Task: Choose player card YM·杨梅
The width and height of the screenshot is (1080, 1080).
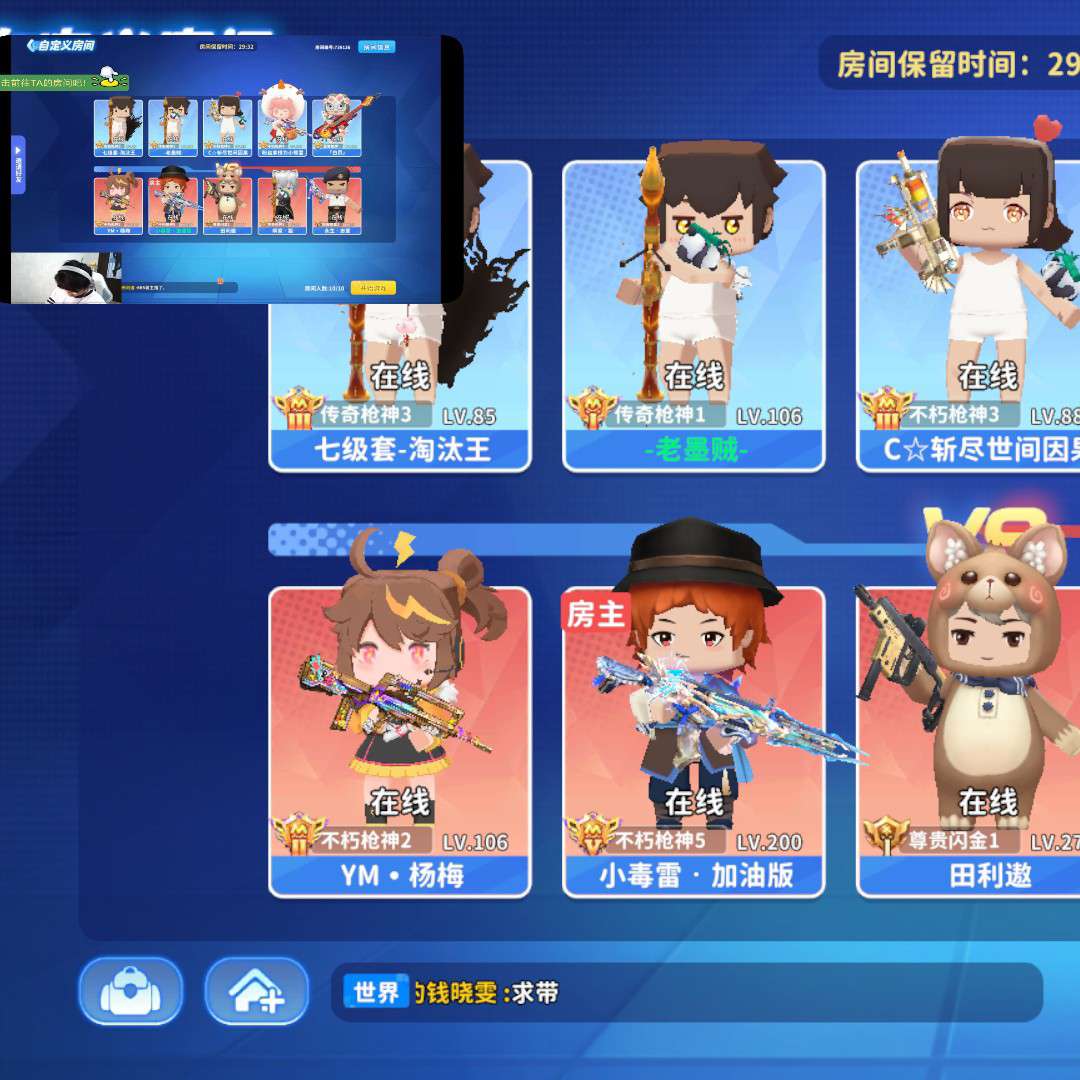Action: [400, 740]
